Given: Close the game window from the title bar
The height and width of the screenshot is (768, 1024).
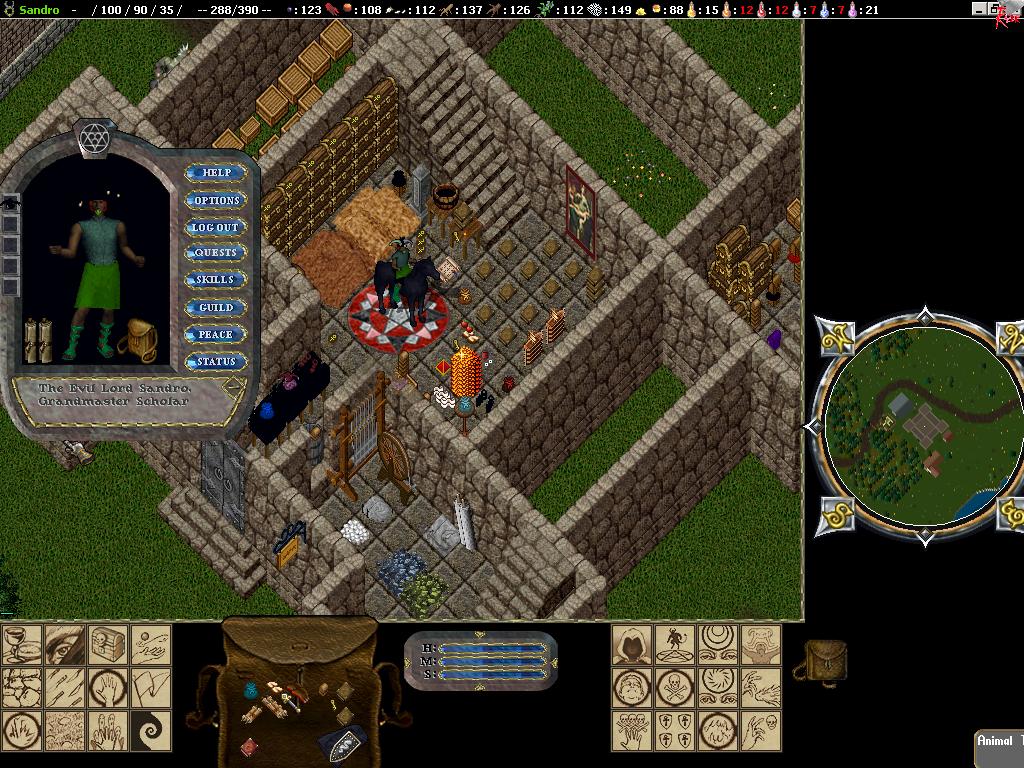Looking at the screenshot, I should (1012, 9).
